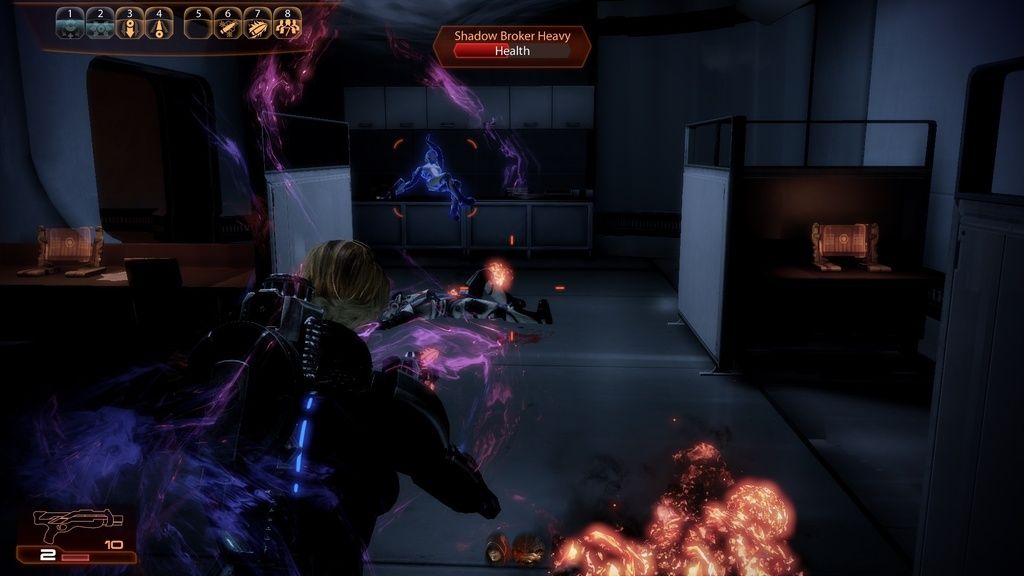This screenshot has width=1024, height=576.
Task: Use the cooling-down power in quickslot 2
Action: click(x=100, y=23)
